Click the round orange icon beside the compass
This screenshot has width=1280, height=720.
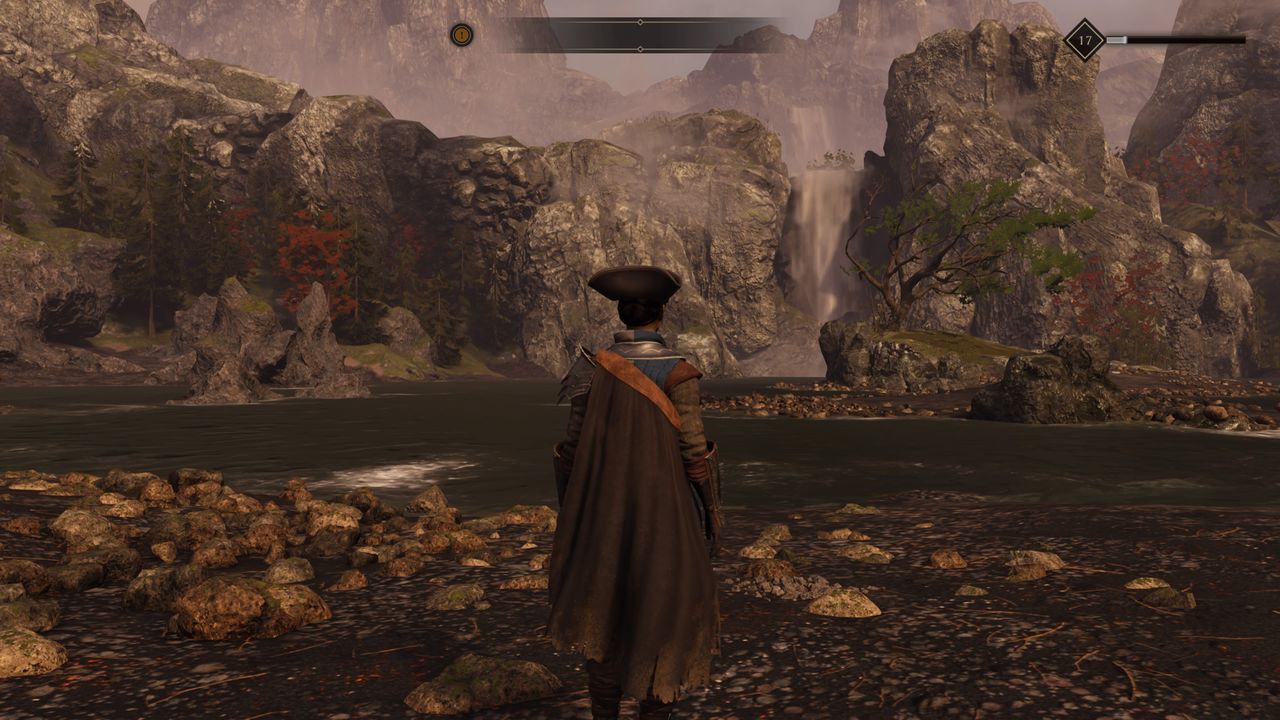click(461, 35)
